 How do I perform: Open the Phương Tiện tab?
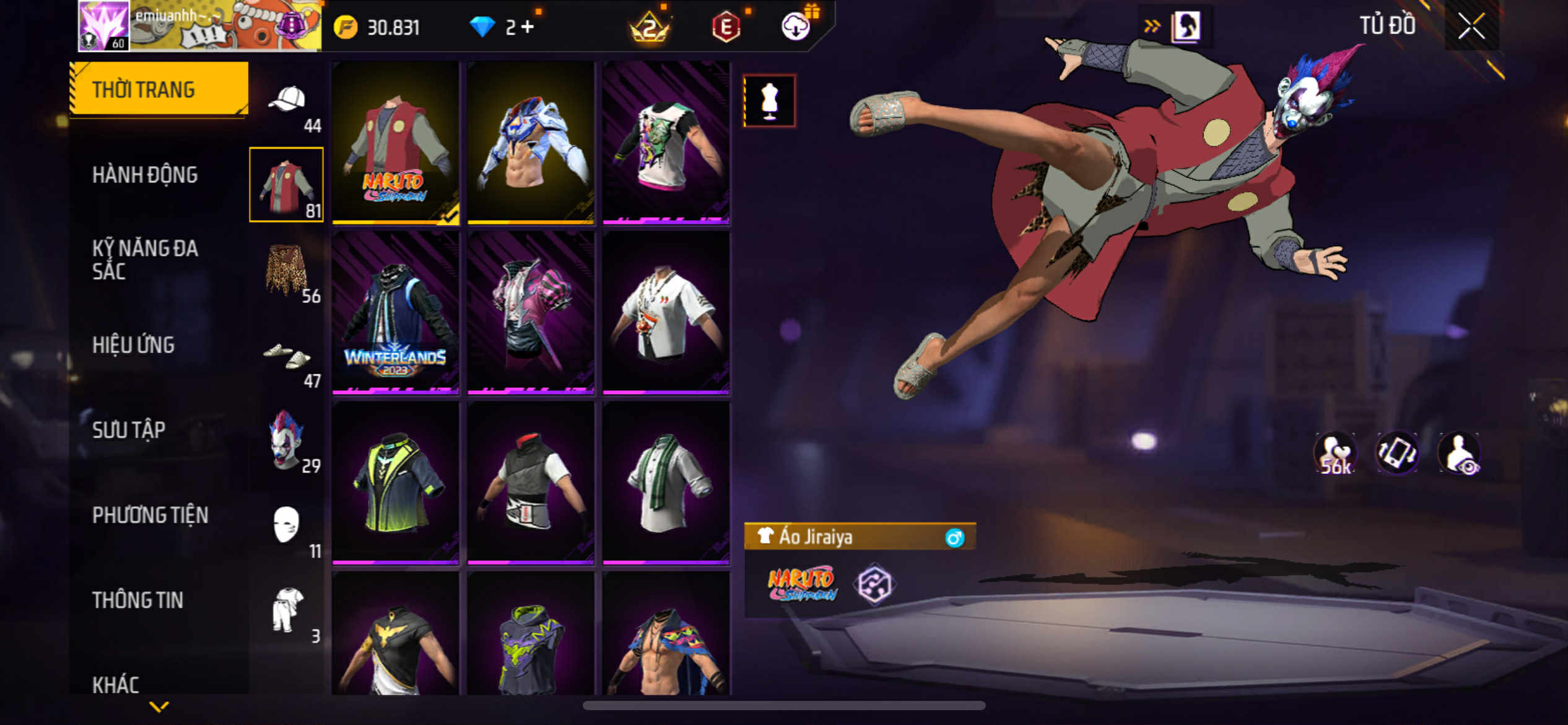(150, 515)
